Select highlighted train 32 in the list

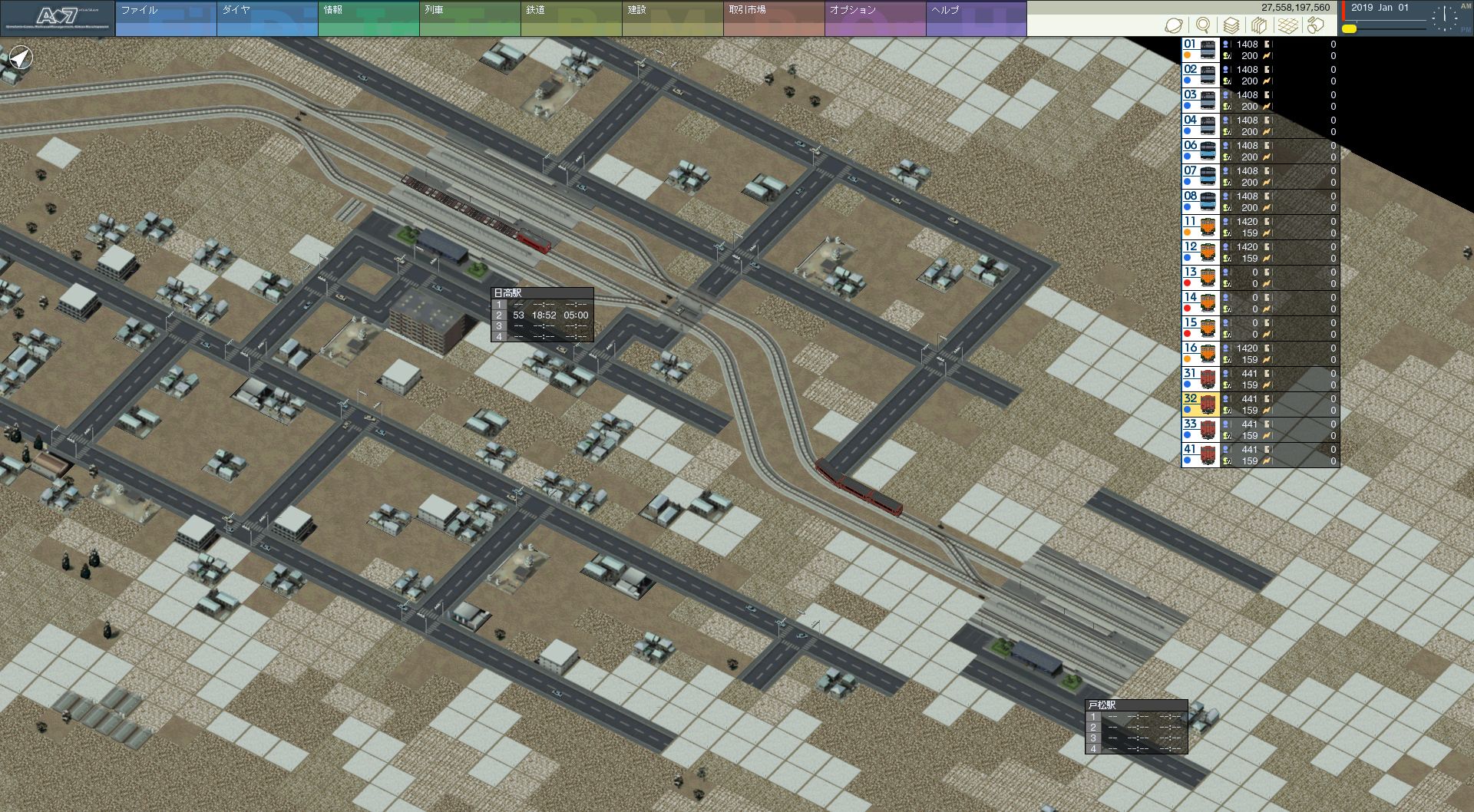point(1259,404)
